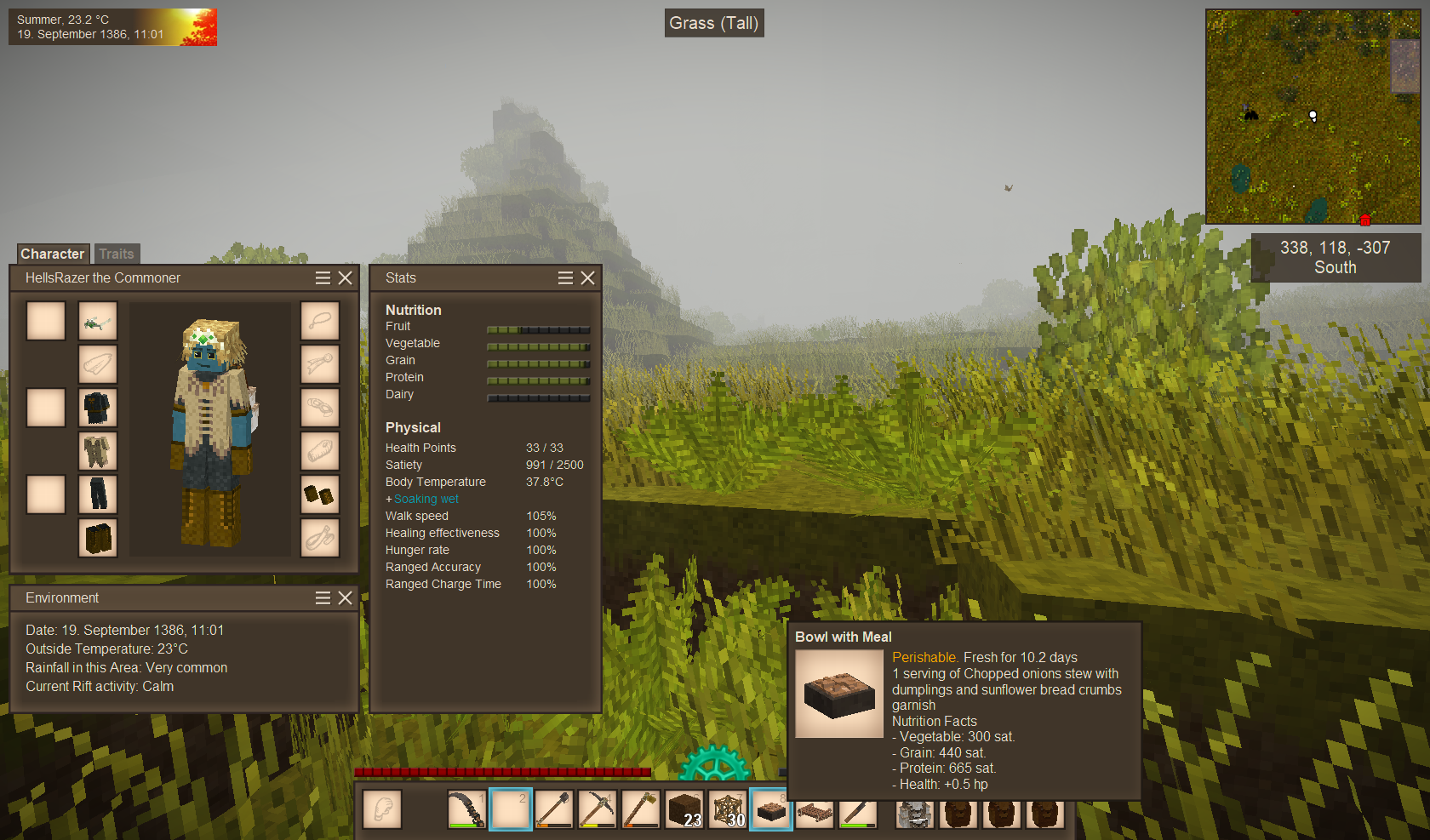Open the Stats window hamburger menu

pyautogui.click(x=565, y=278)
